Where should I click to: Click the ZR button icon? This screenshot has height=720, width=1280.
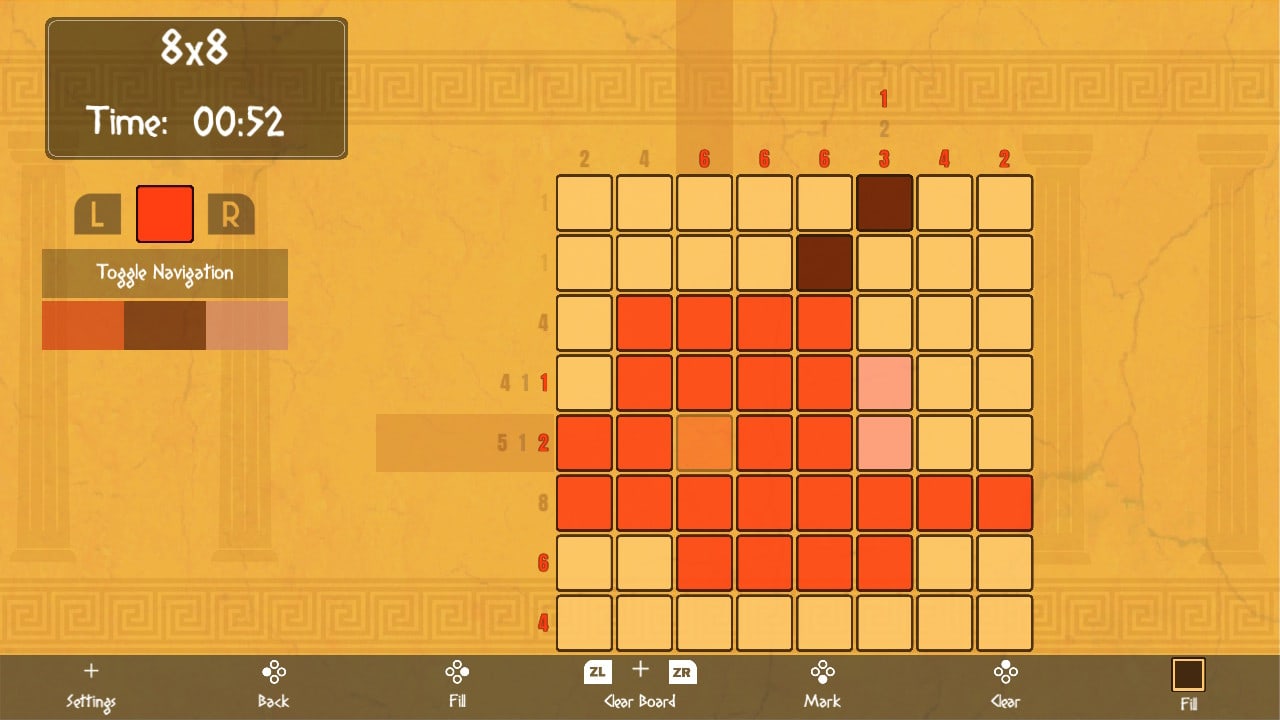682,672
